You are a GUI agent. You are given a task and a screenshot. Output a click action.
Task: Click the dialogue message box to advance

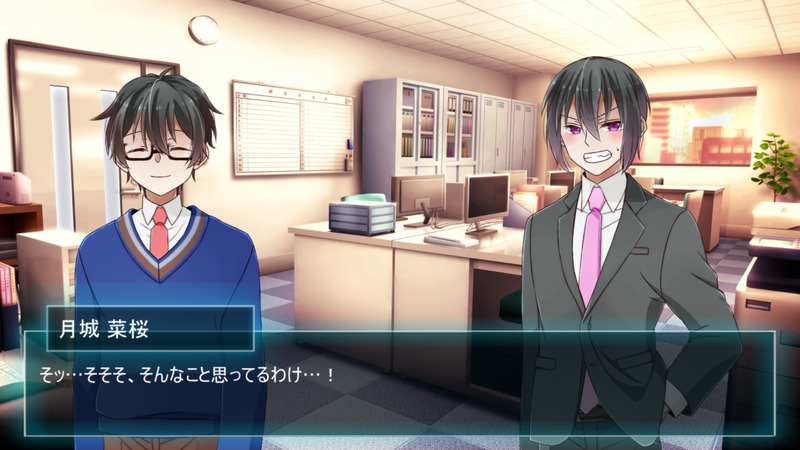click(x=400, y=385)
